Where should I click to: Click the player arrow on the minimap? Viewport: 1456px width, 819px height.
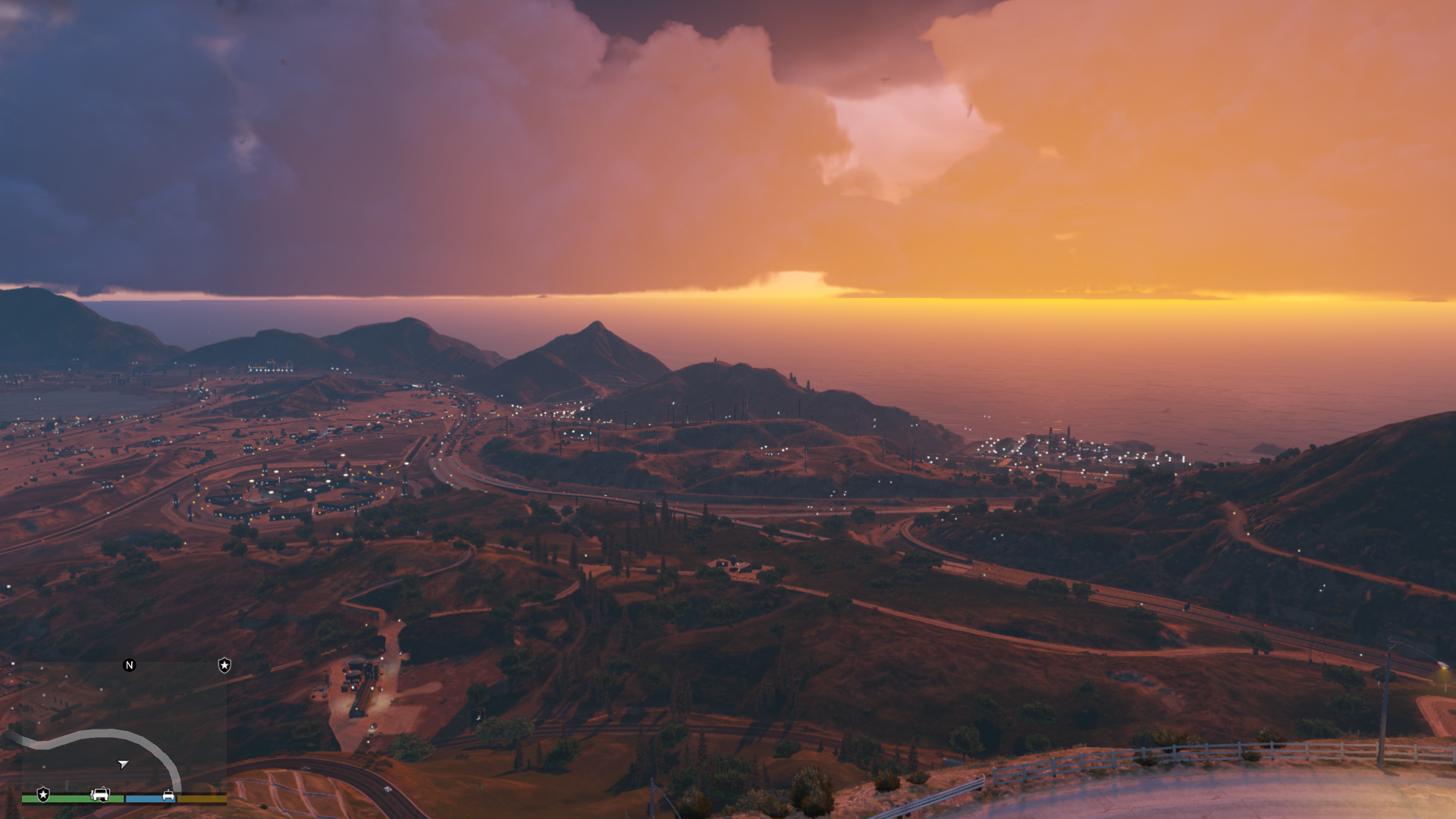click(123, 764)
